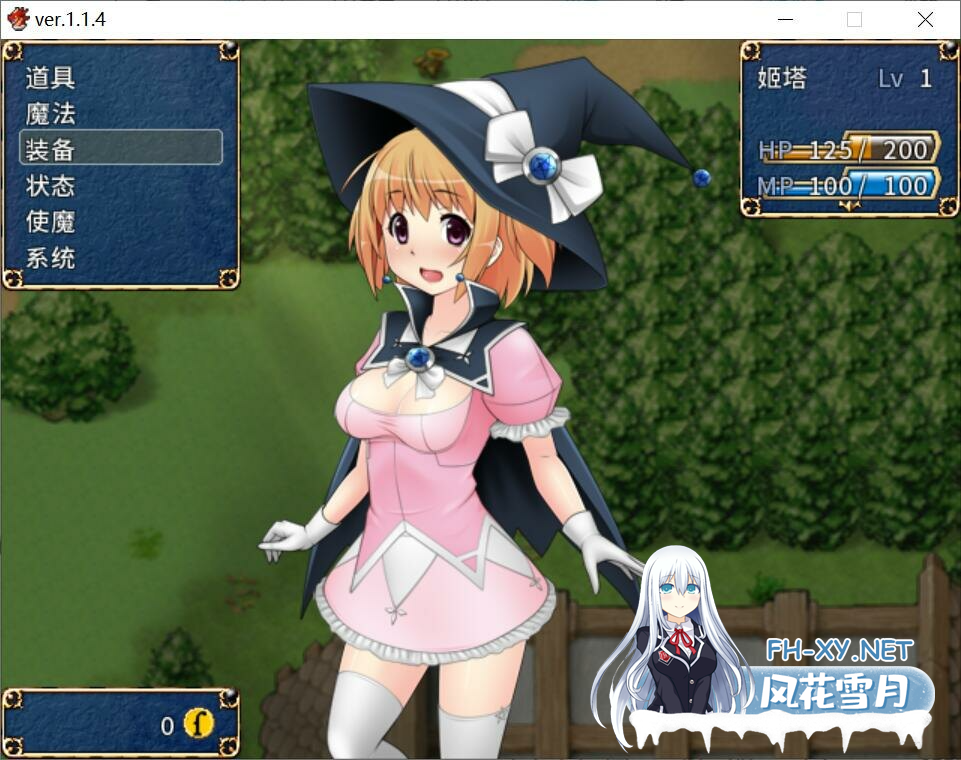The height and width of the screenshot is (760, 961).
Task: Open the 系统 system menu
Action: click(51, 258)
